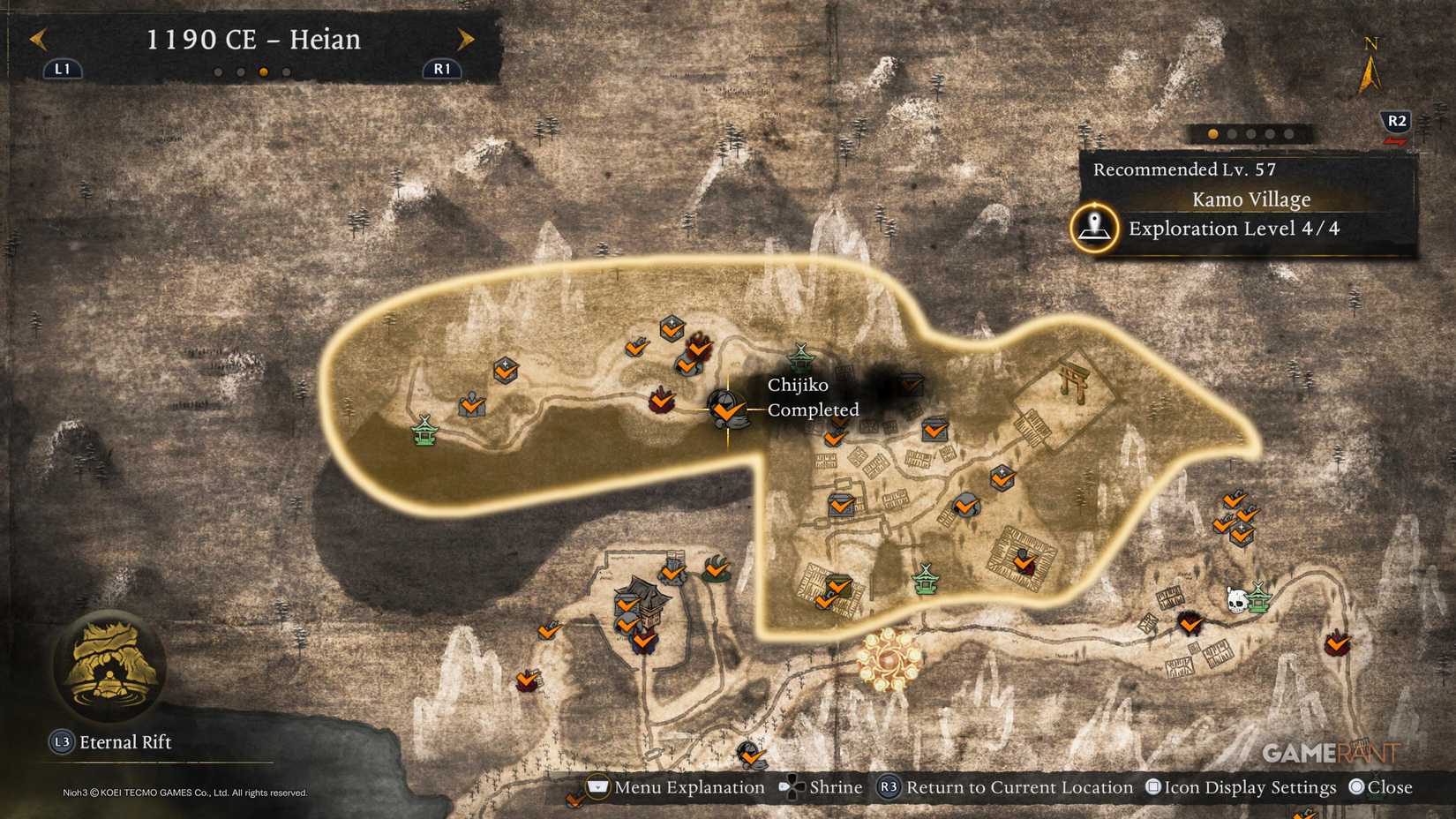Click the shrine icon at far left of map
This screenshot has width=1456, height=819.
coord(424,432)
